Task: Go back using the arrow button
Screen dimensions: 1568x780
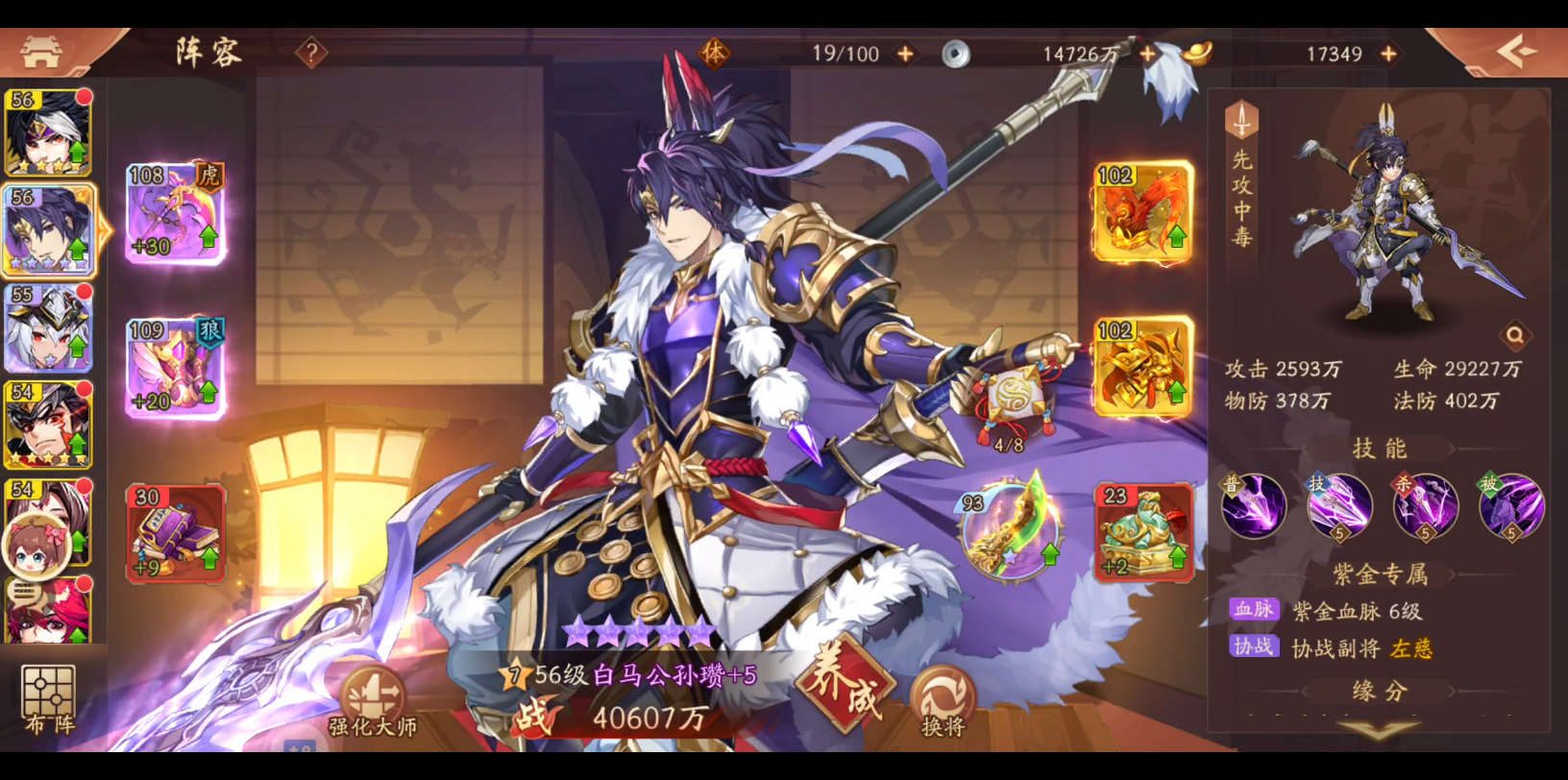Action: click(x=1514, y=51)
